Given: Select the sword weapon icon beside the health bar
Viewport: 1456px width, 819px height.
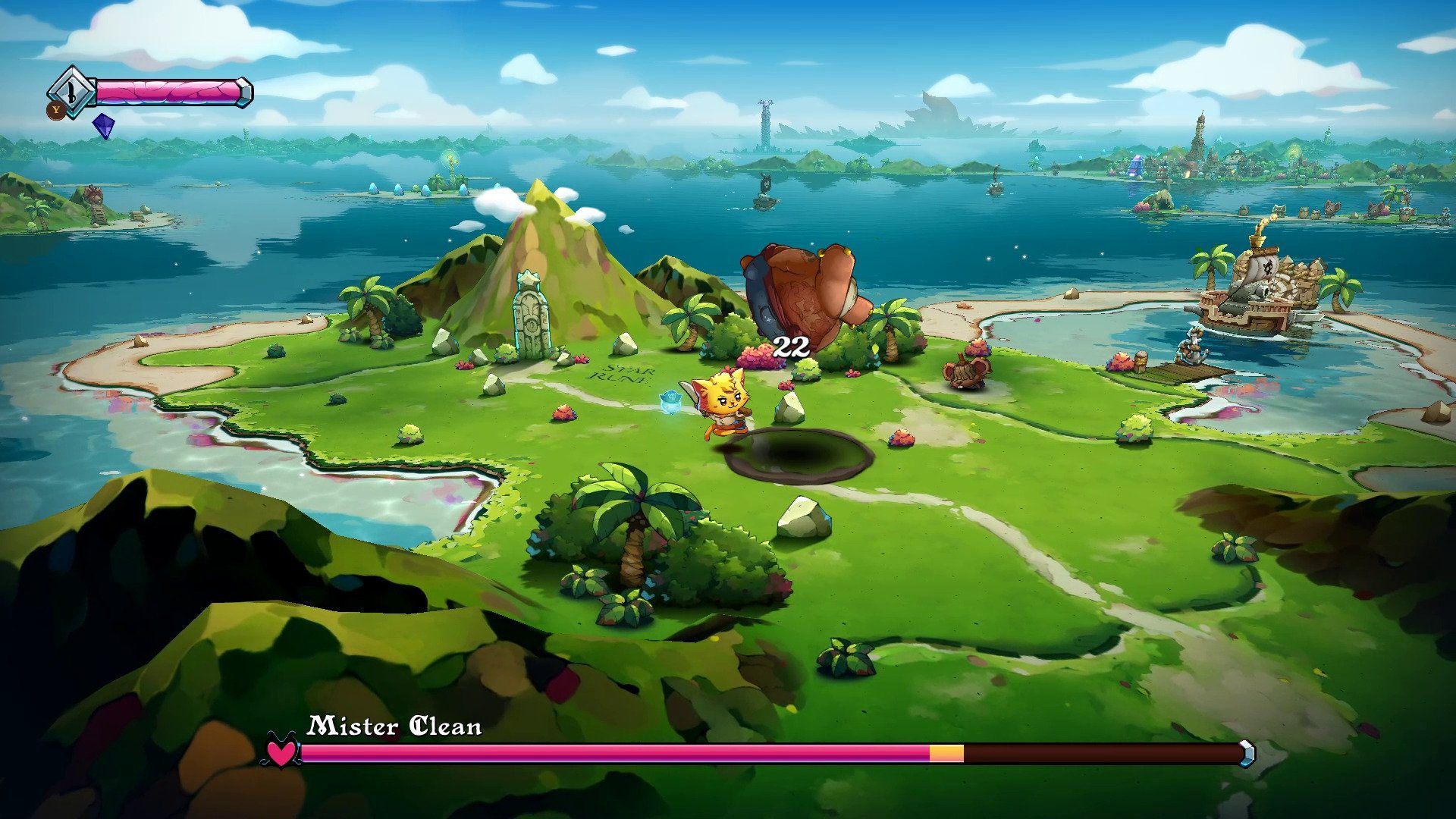Looking at the screenshot, I should click(71, 93).
